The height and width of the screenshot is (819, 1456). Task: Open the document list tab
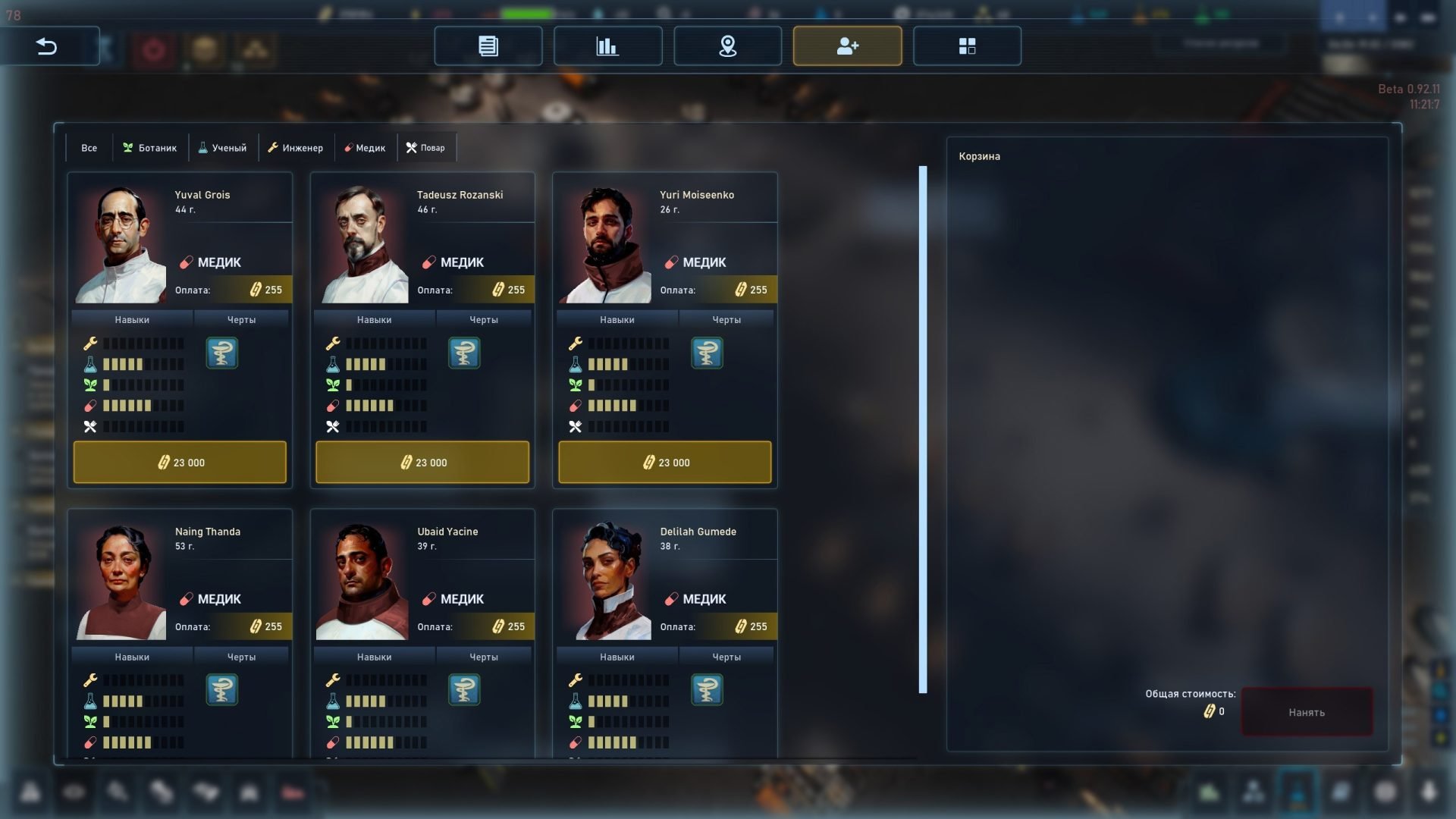coord(488,46)
